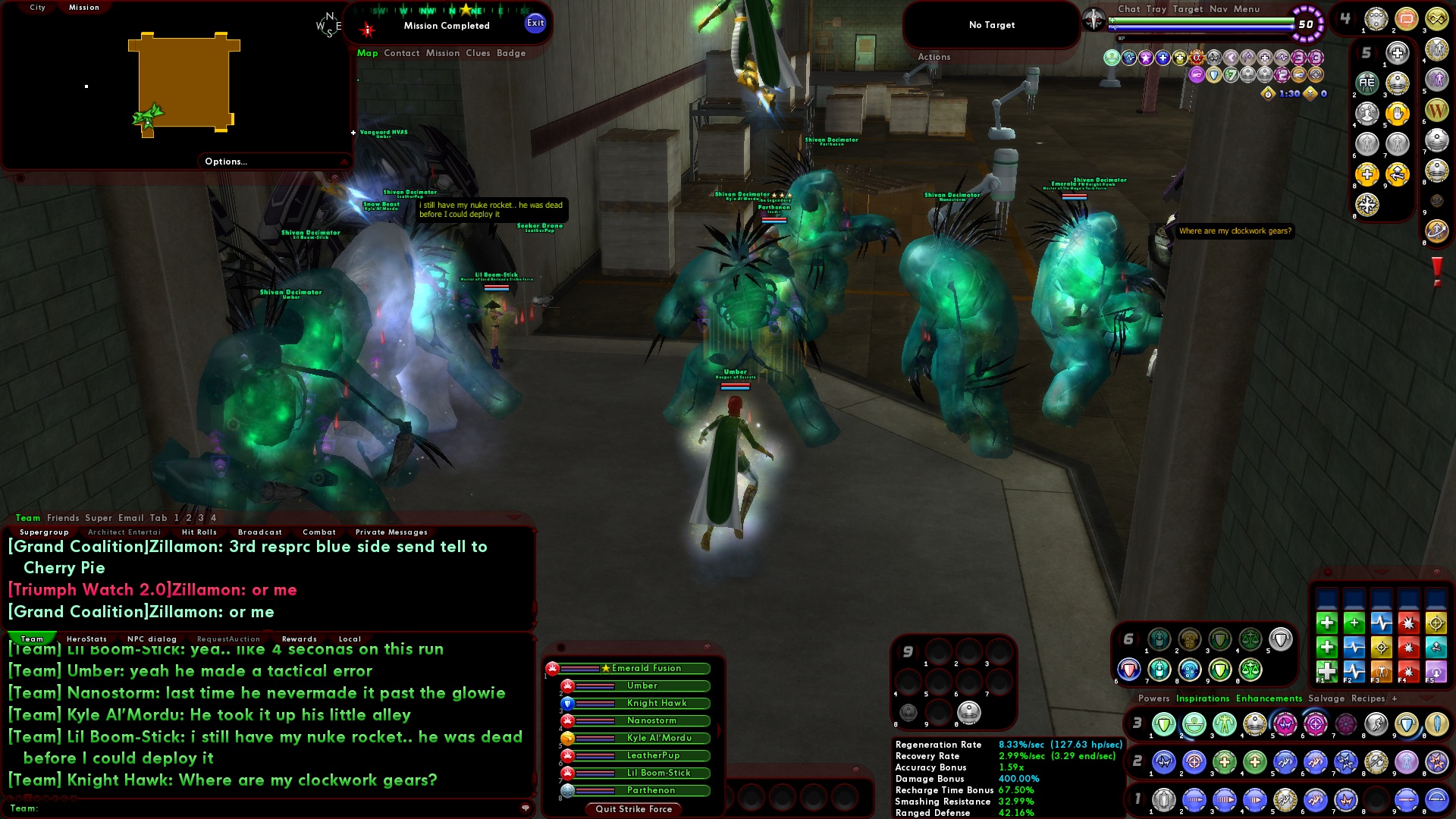Open the Architect Entertainment power in tray 5
1456x819 pixels.
(x=1367, y=83)
